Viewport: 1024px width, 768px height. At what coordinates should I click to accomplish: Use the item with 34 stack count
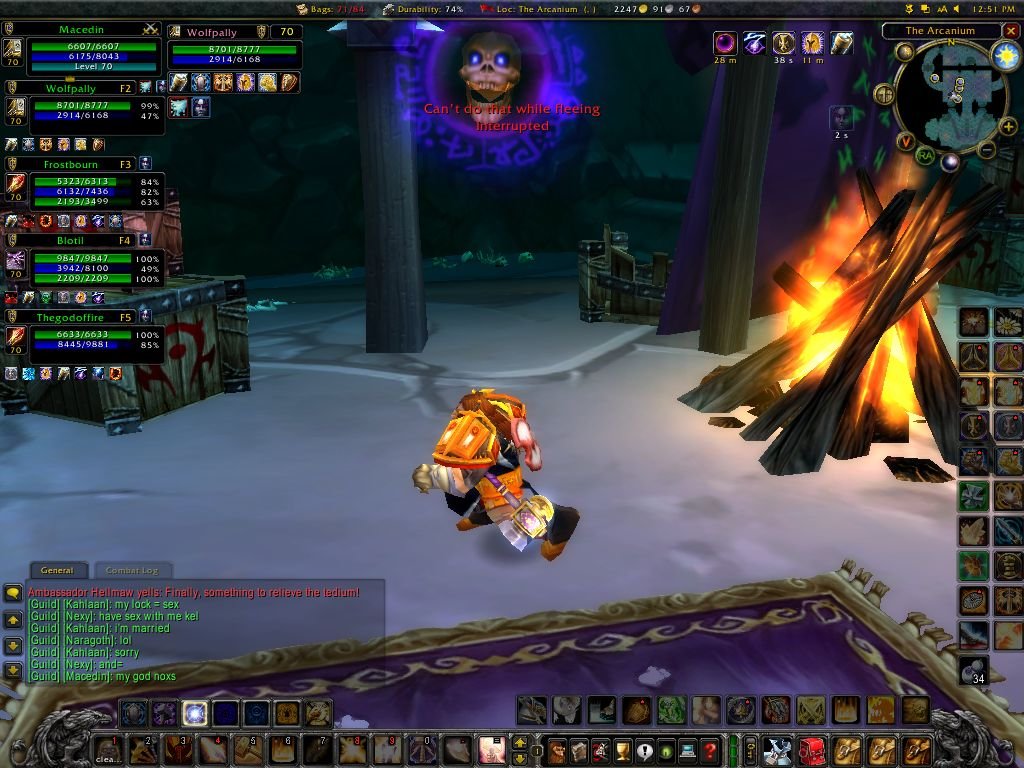point(974,670)
